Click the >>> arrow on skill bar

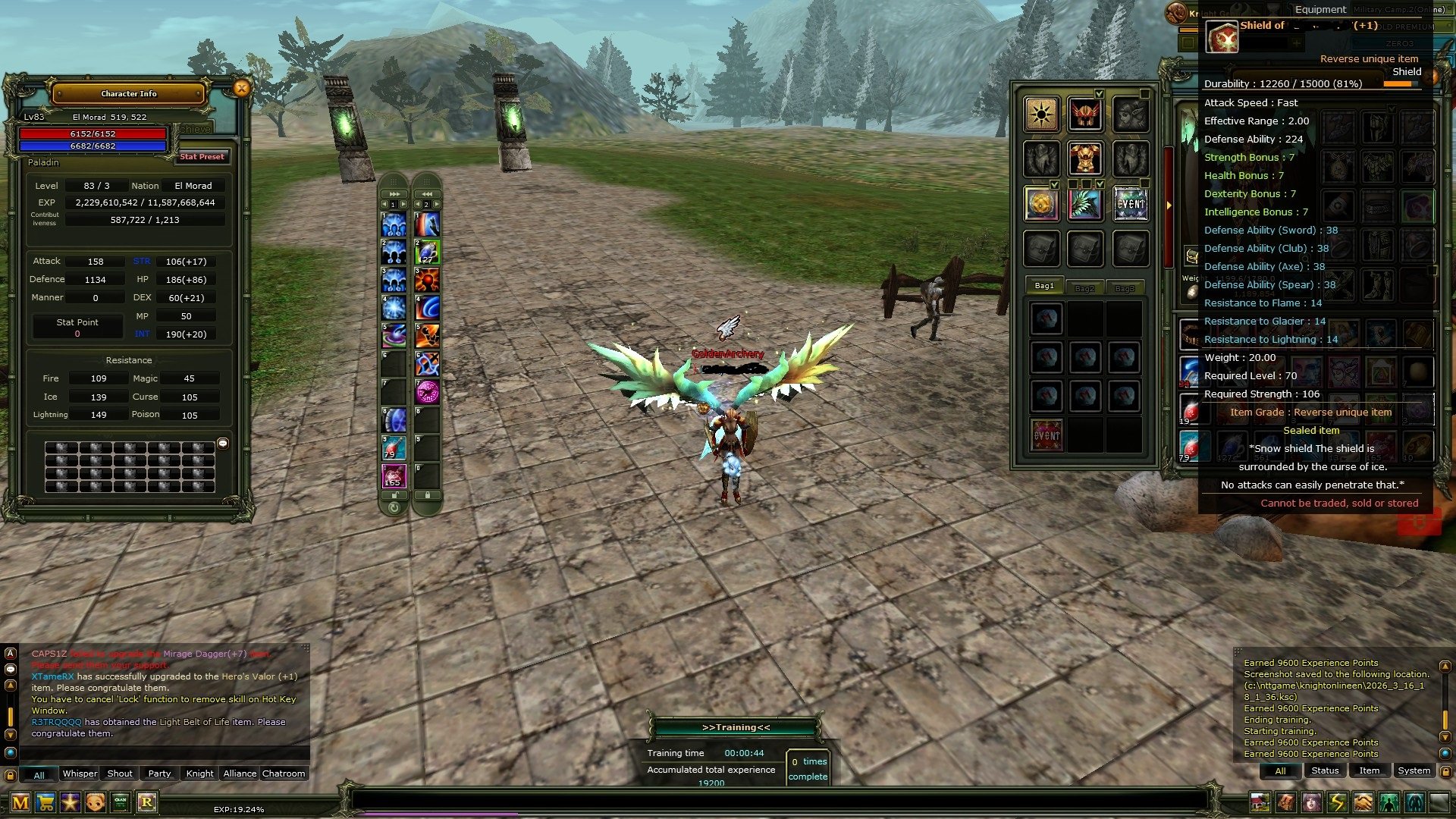393,193
